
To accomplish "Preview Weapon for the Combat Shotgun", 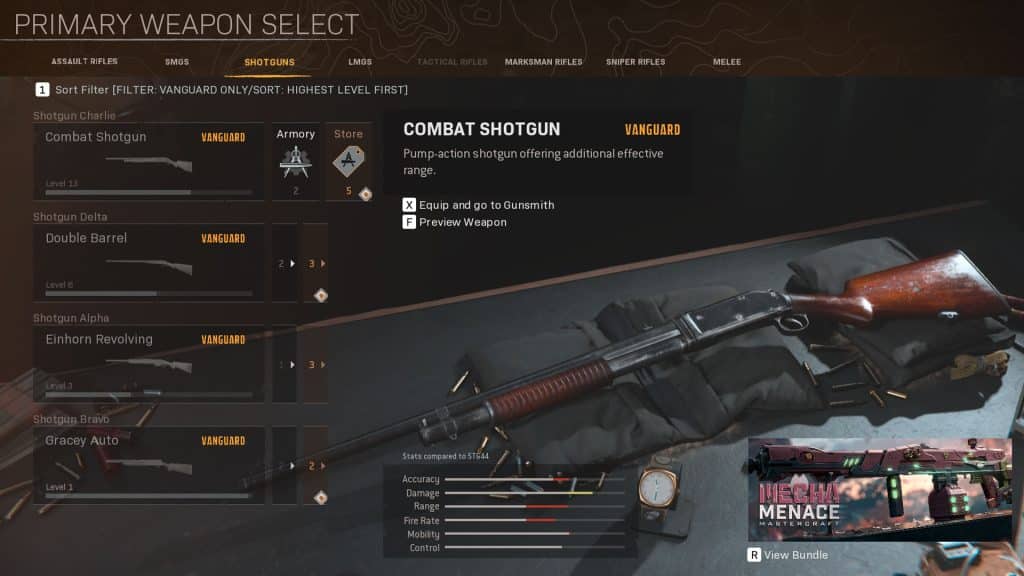I will pos(461,222).
